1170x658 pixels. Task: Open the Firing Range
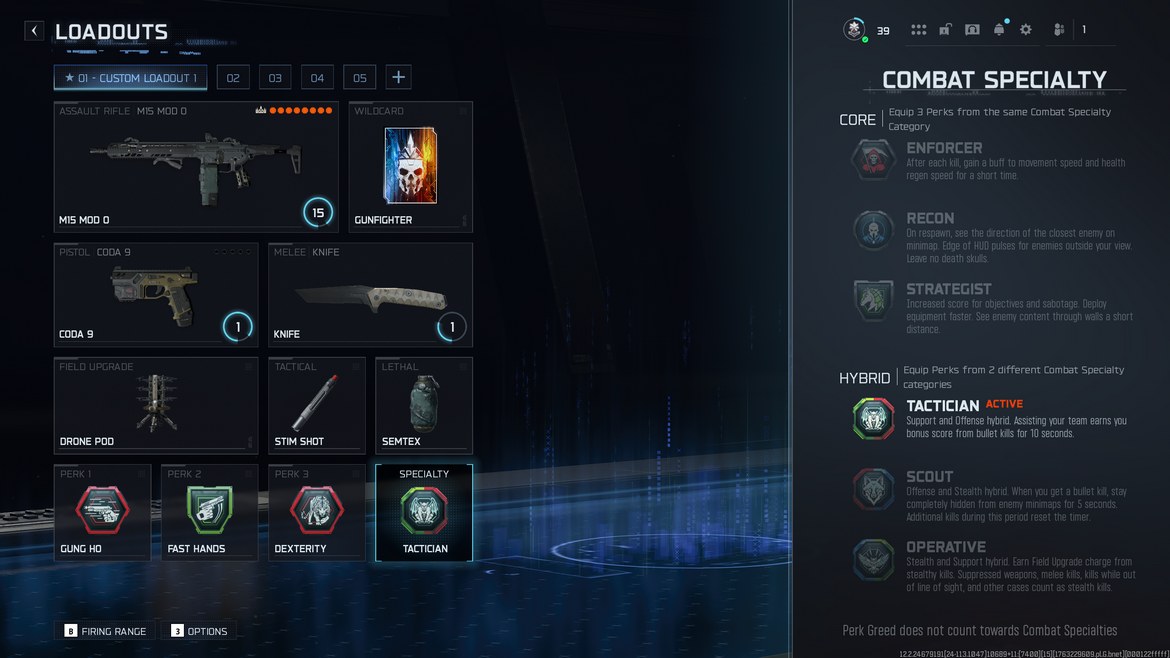coord(106,631)
